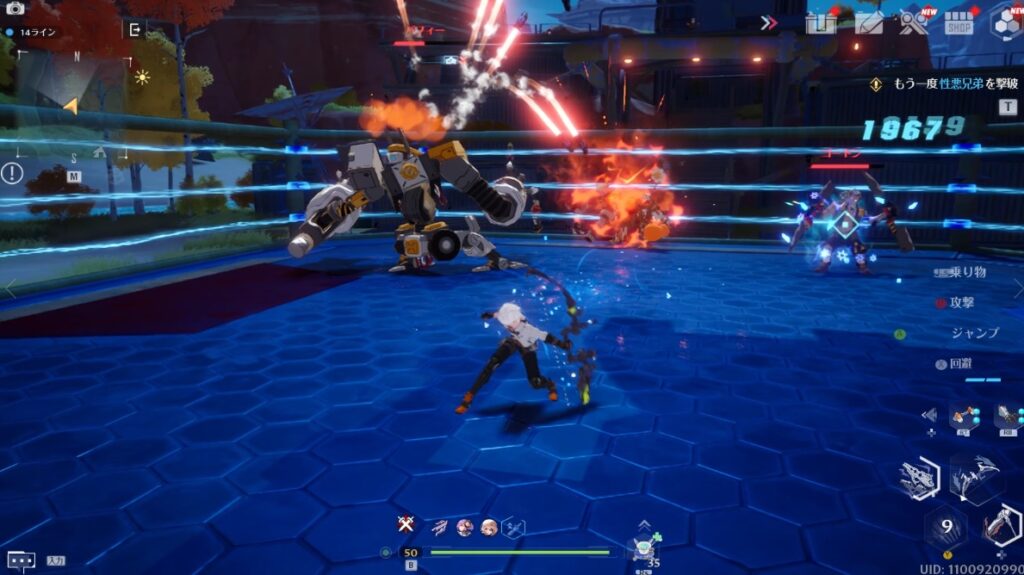1024x575 pixels.
Task: Open the chat box icon
Action: pos(21,560)
